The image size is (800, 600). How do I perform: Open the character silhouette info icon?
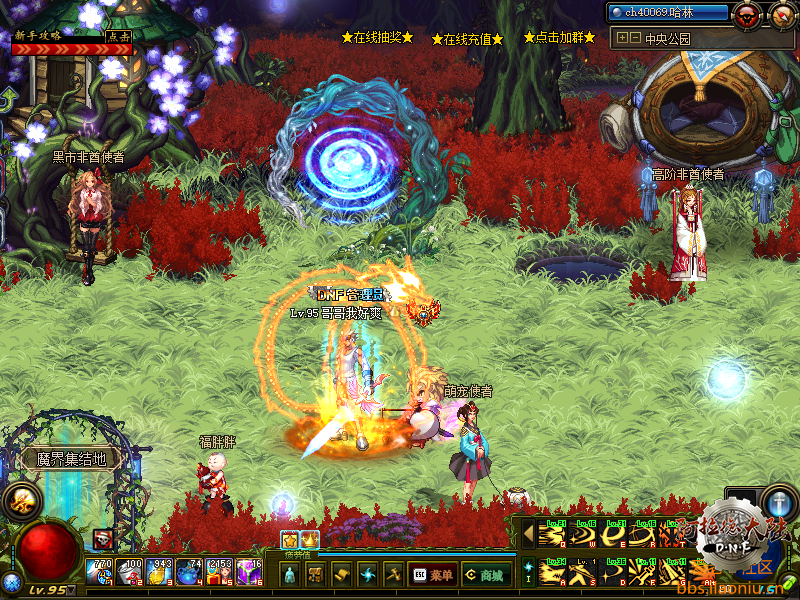coord(289,574)
